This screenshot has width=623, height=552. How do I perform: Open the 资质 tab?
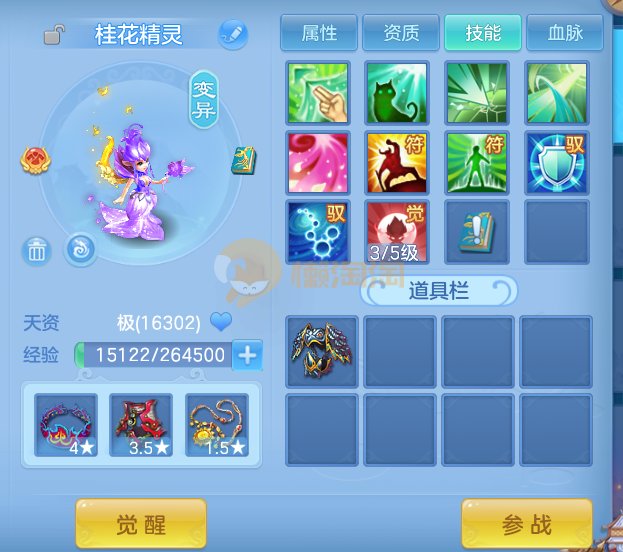pyautogui.click(x=401, y=34)
